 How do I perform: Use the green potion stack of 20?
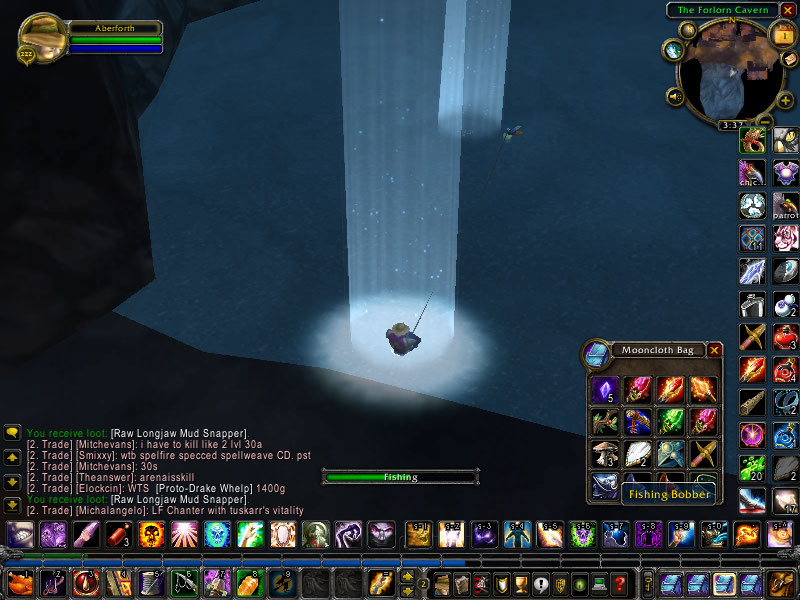[752, 468]
